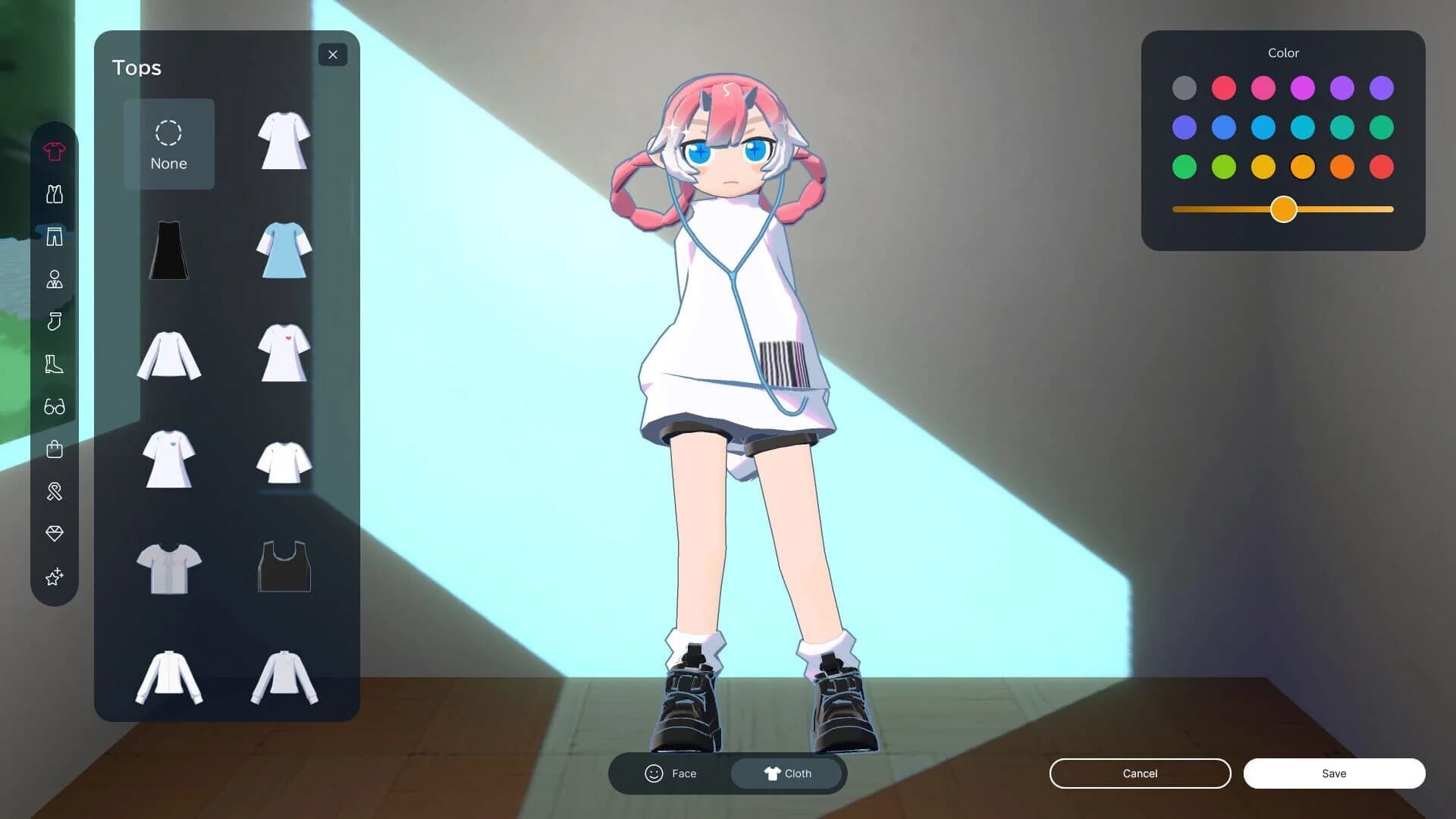Switch to the Face tab

[672, 773]
